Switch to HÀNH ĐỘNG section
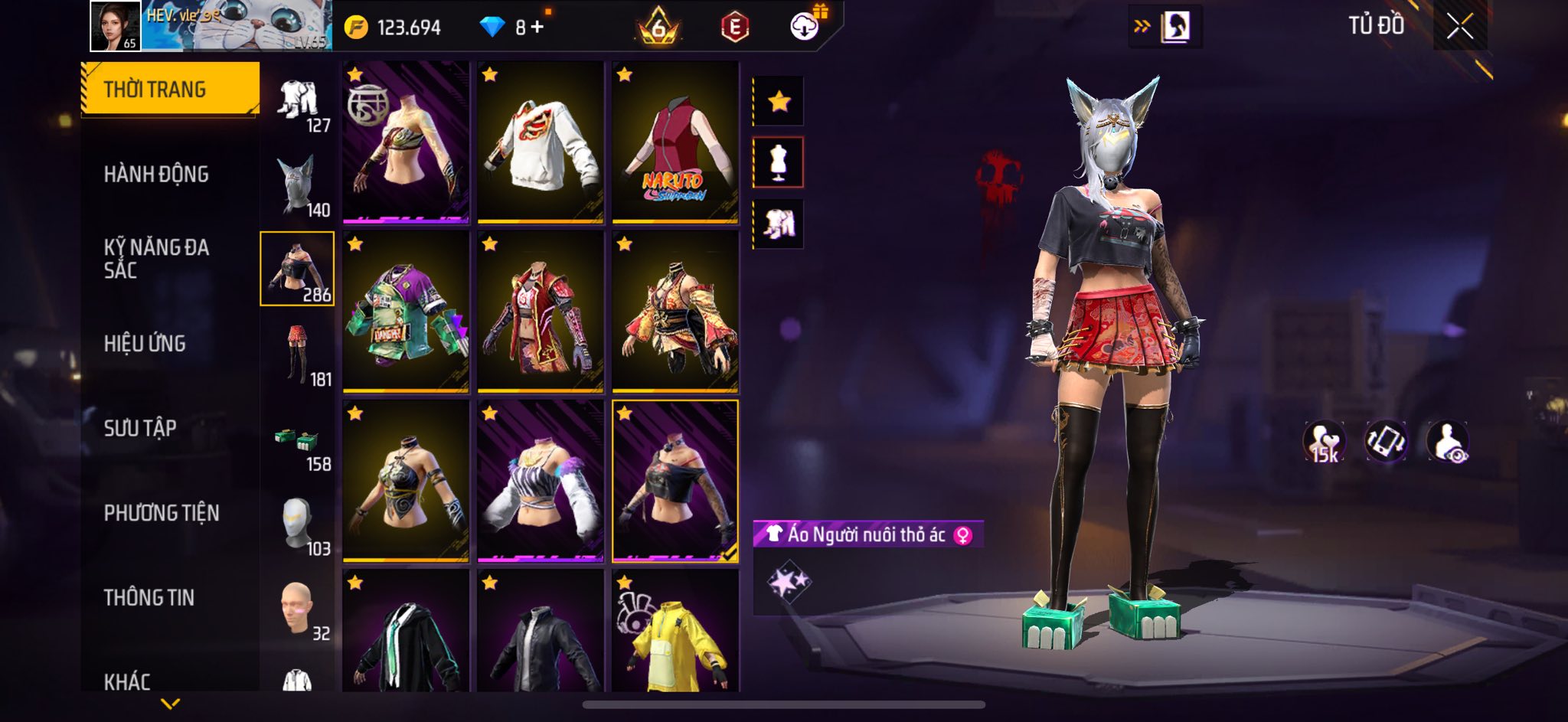1568x722 pixels. click(x=156, y=174)
